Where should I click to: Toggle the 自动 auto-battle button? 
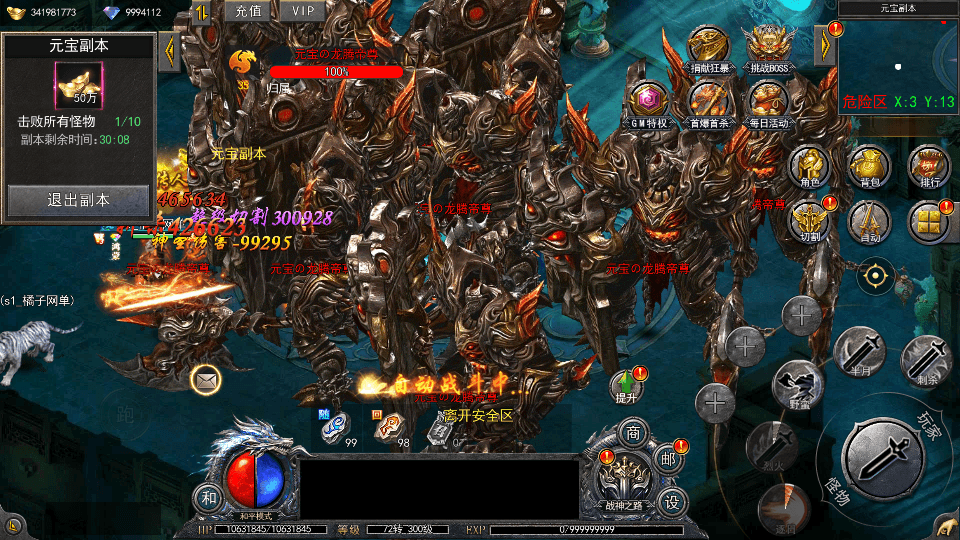(x=869, y=220)
